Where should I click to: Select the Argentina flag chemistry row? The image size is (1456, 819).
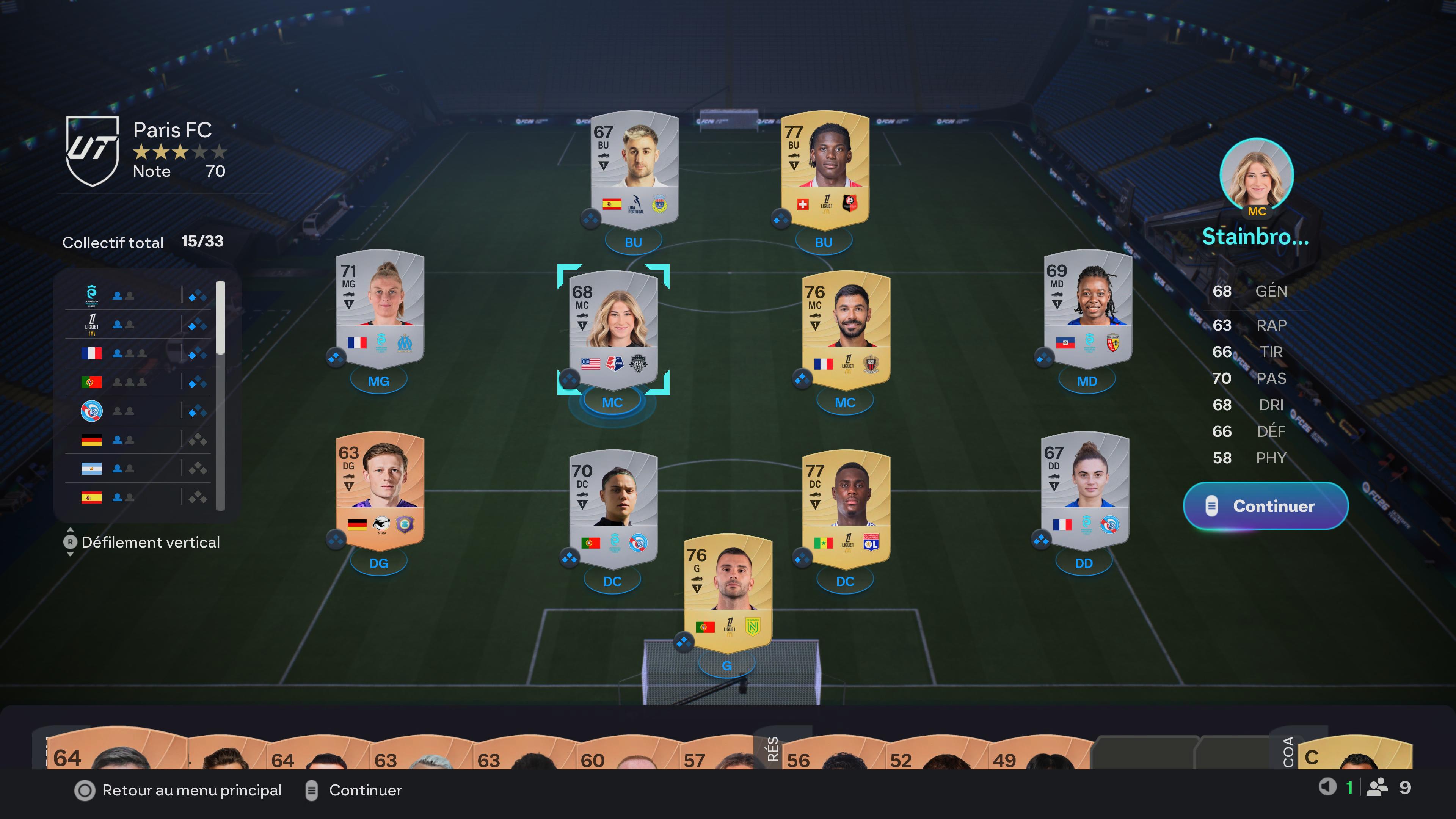[138, 469]
